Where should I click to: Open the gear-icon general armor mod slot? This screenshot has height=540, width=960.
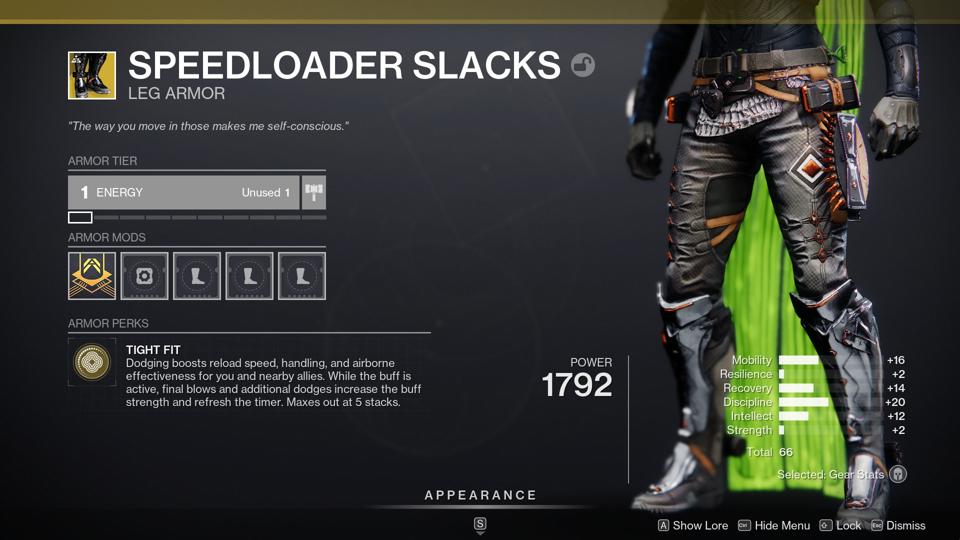[x=144, y=275]
